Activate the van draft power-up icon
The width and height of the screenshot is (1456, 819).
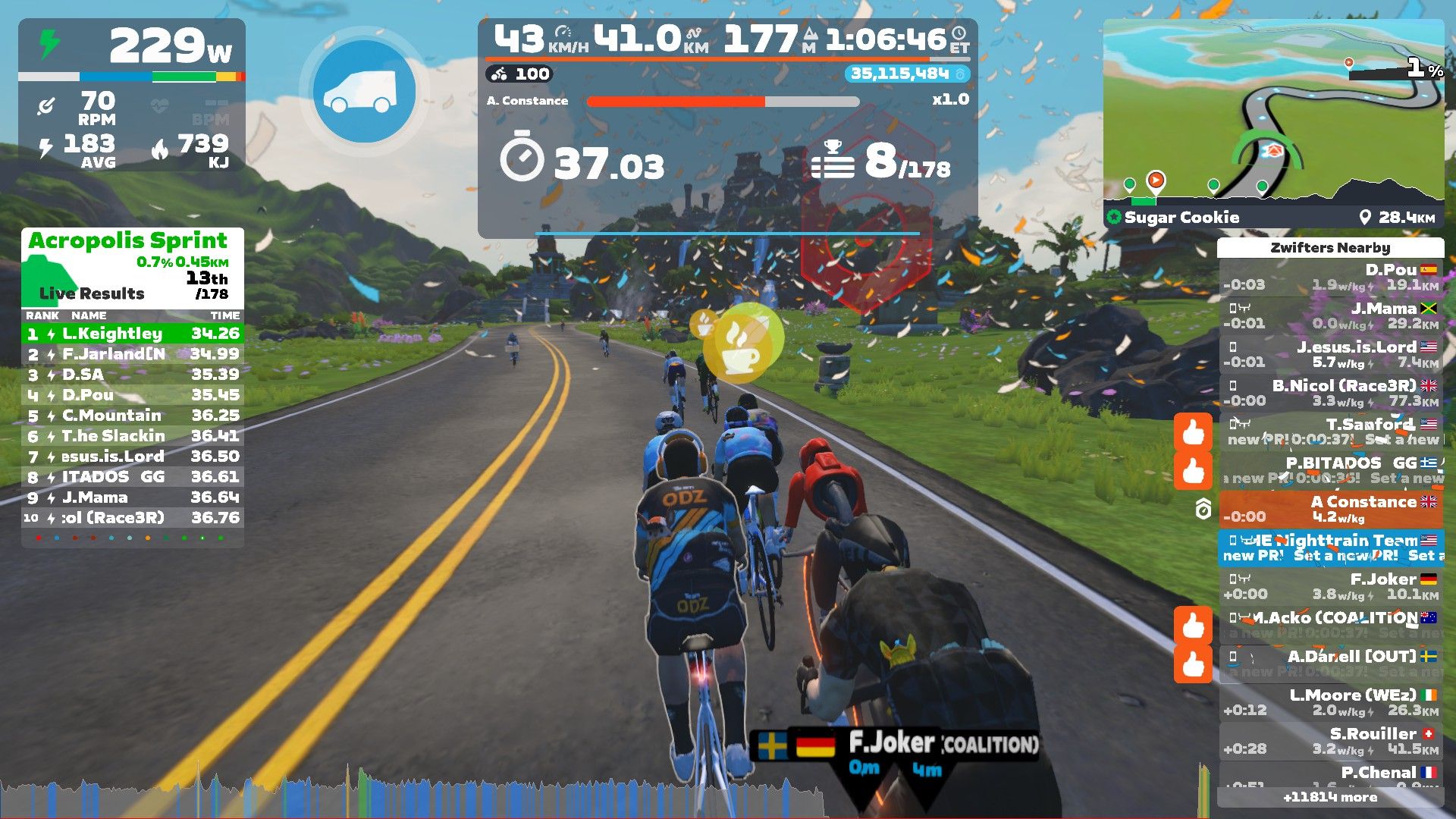pyautogui.click(x=364, y=91)
